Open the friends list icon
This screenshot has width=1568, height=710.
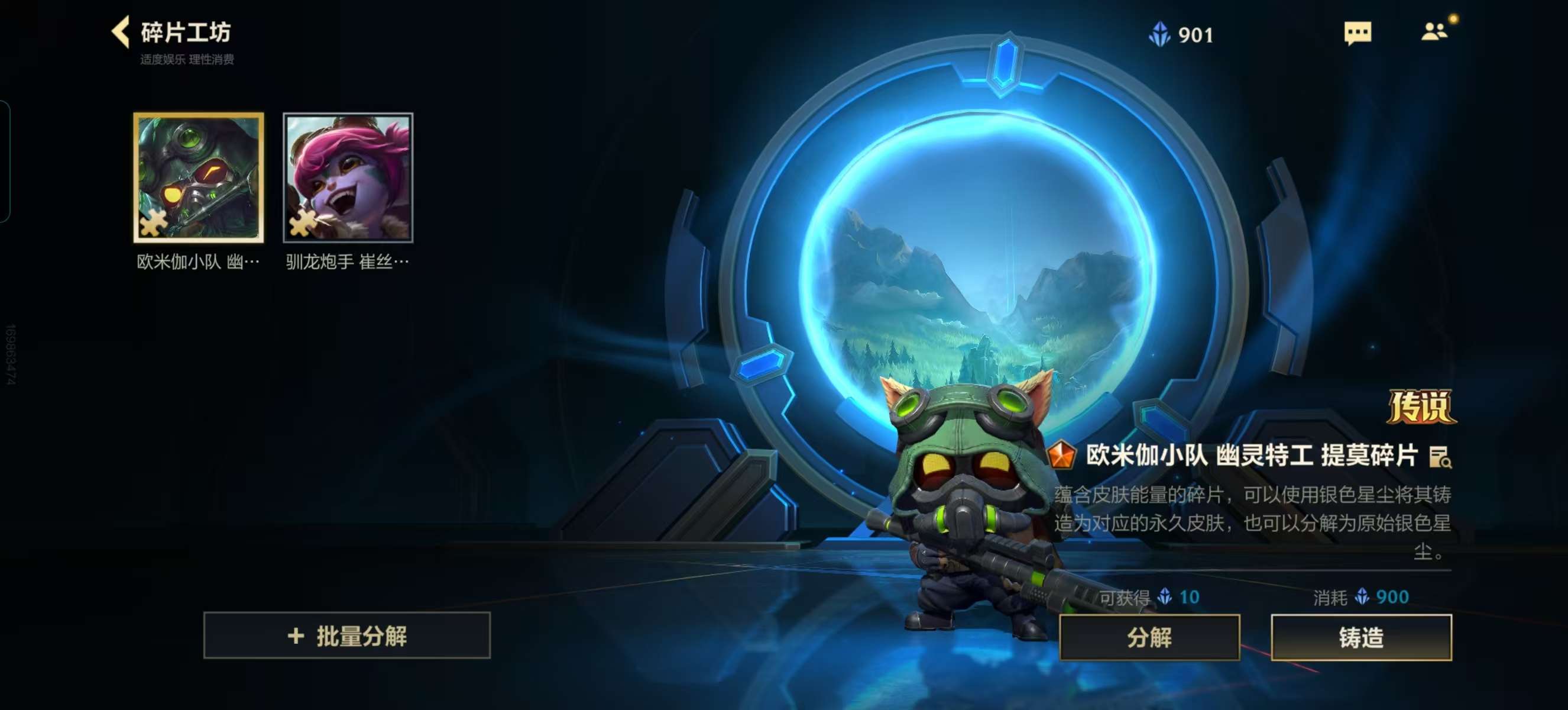click(x=1434, y=32)
